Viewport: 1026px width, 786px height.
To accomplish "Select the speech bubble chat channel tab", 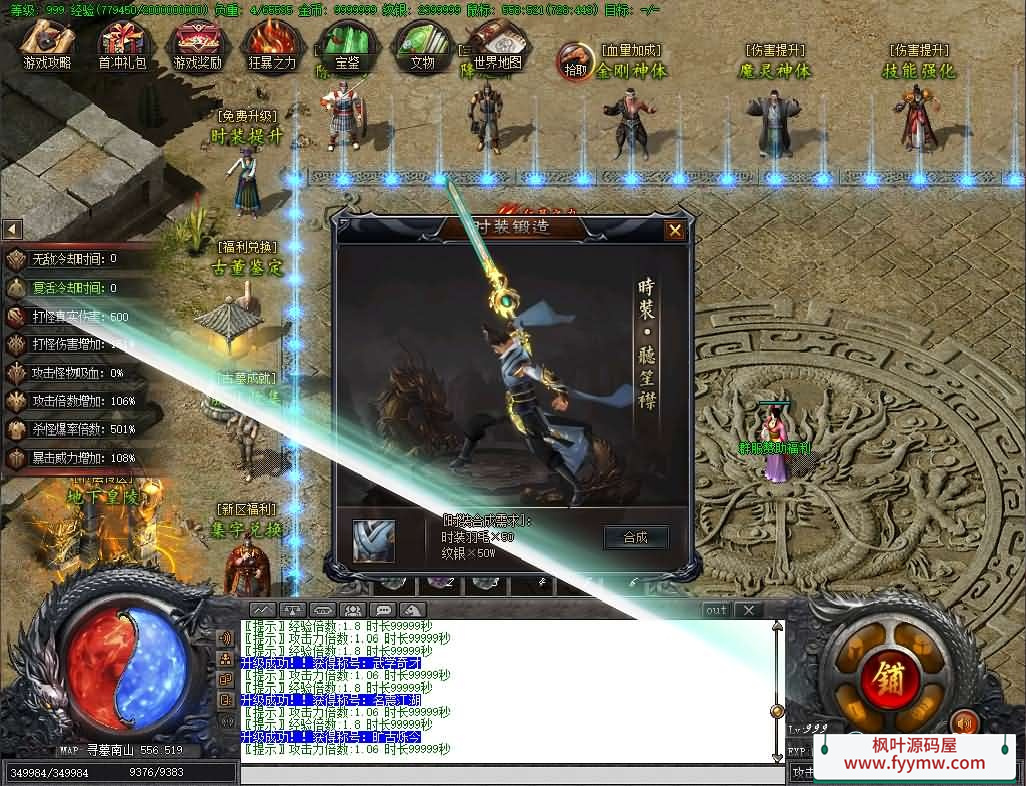I will pos(382,610).
